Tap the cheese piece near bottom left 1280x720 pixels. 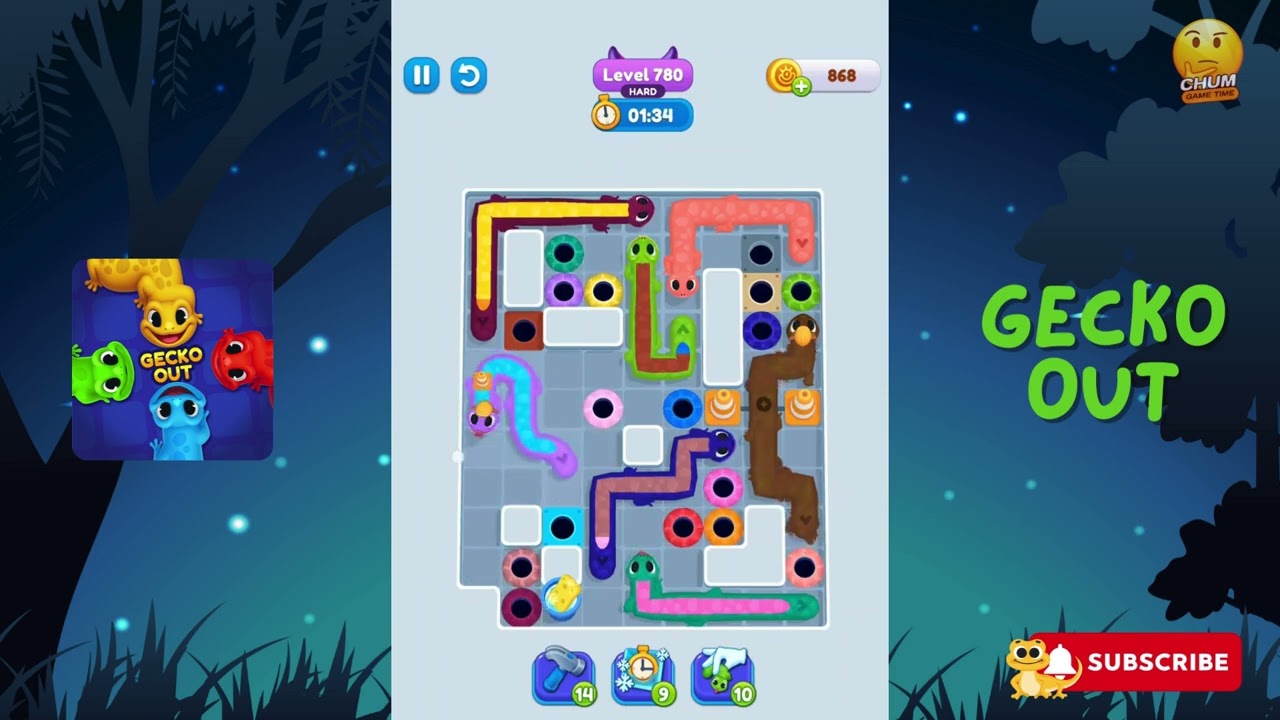(560, 592)
